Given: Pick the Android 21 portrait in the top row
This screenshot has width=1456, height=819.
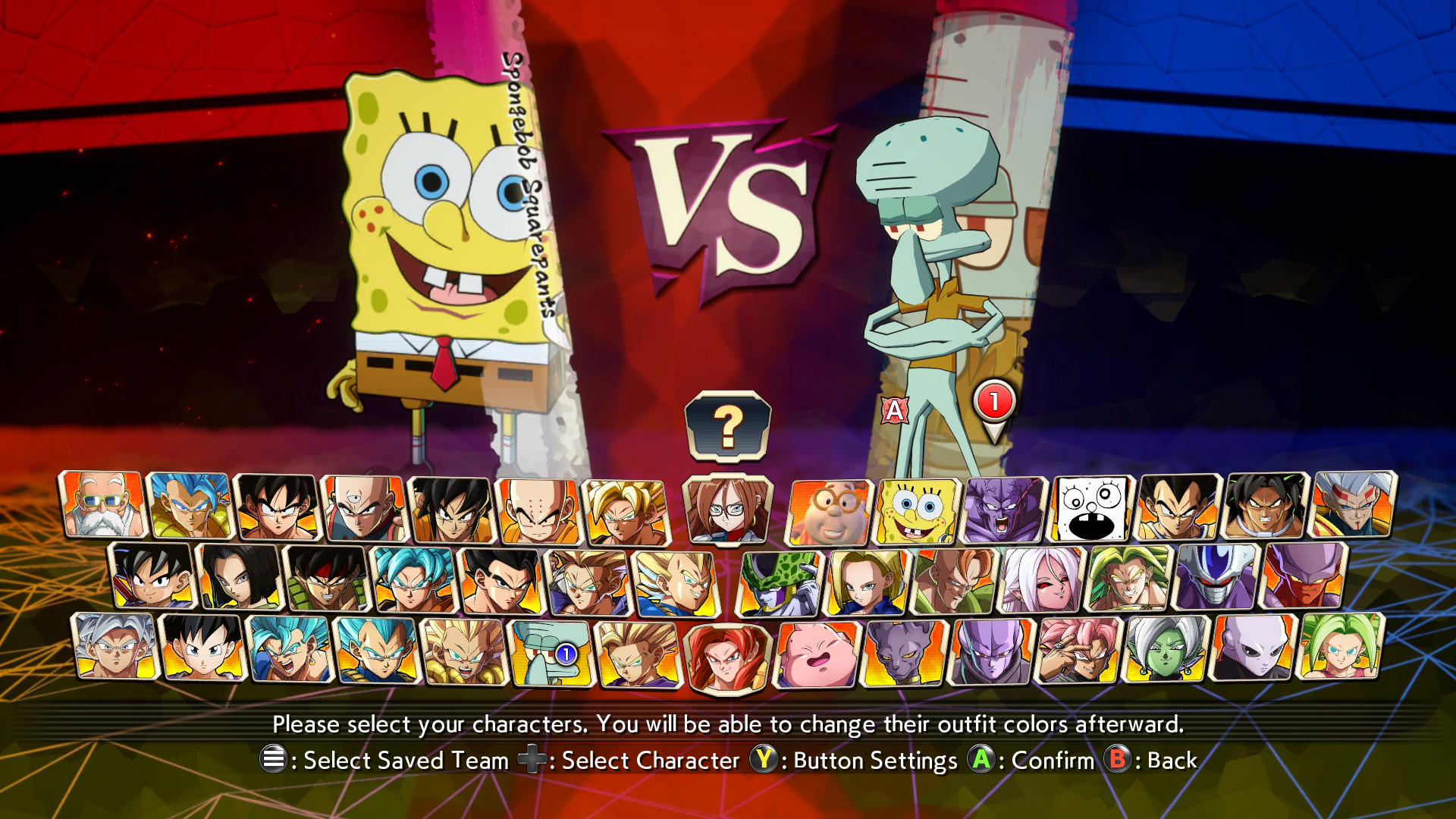Looking at the screenshot, I should tap(728, 508).
